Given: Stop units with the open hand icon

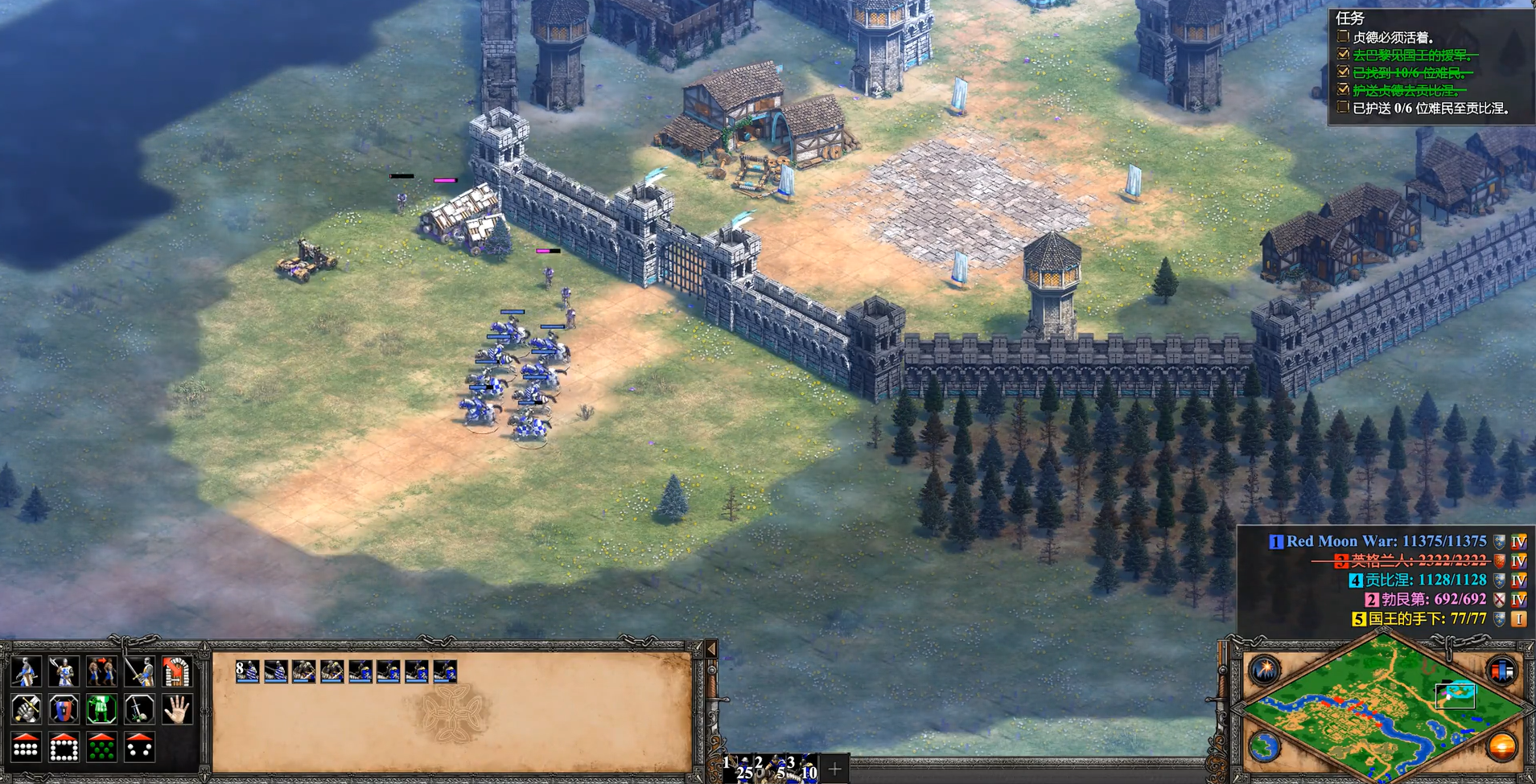Looking at the screenshot, I should coord(177,709).
